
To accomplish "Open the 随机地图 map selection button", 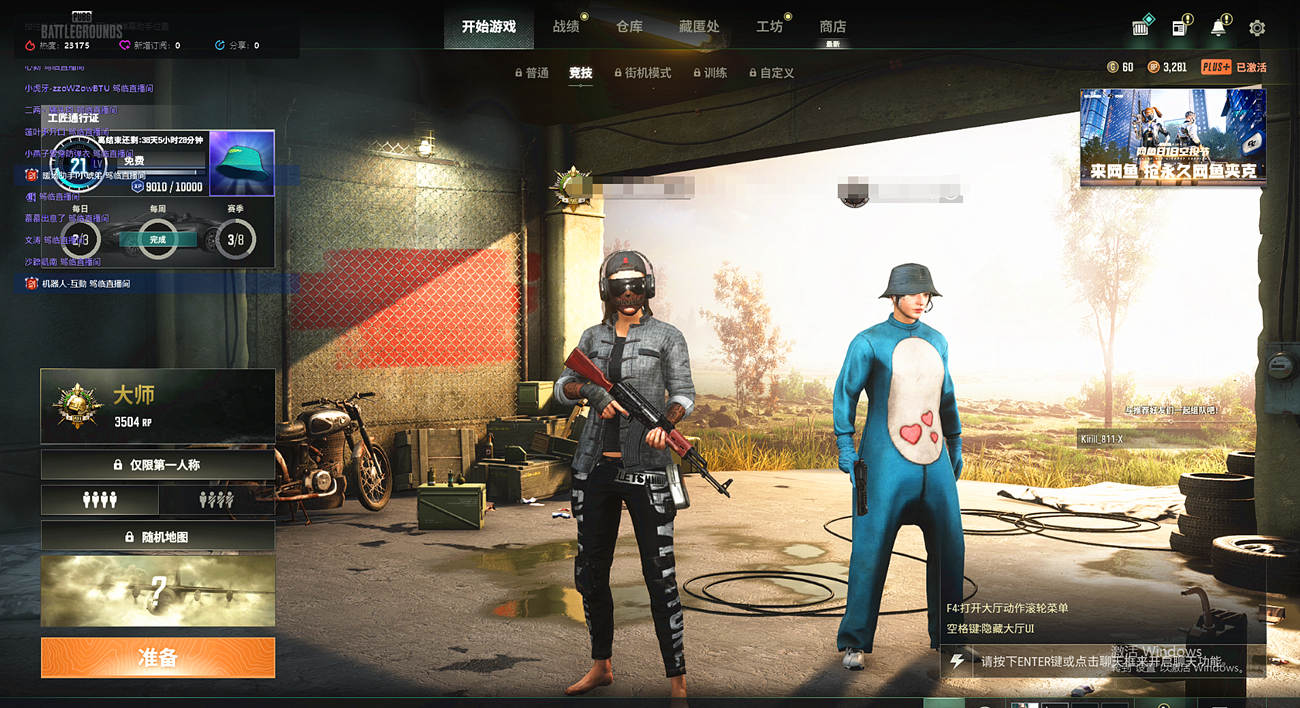I will tap(158, 537).
